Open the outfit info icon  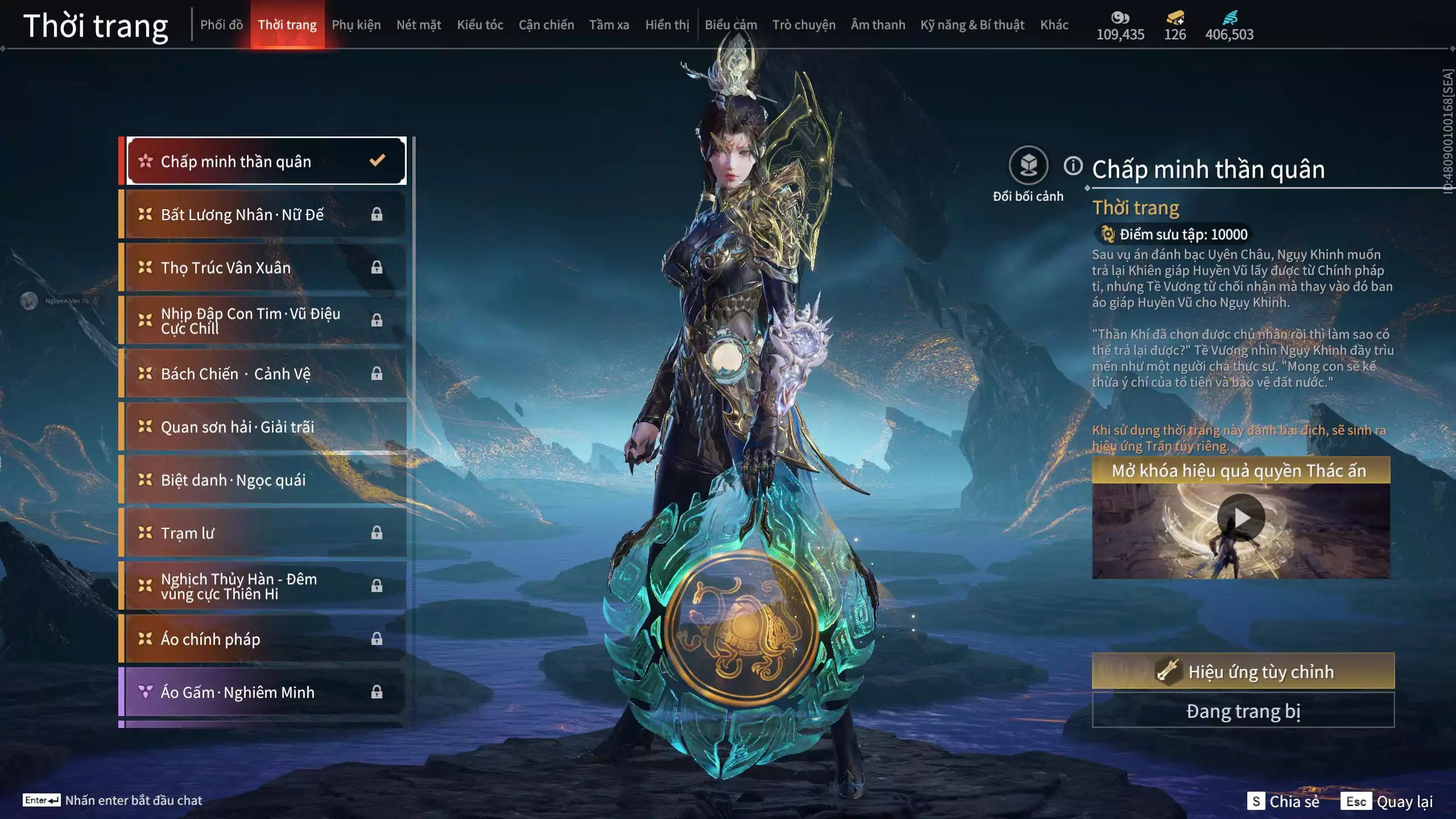[x=1073, y=166]
